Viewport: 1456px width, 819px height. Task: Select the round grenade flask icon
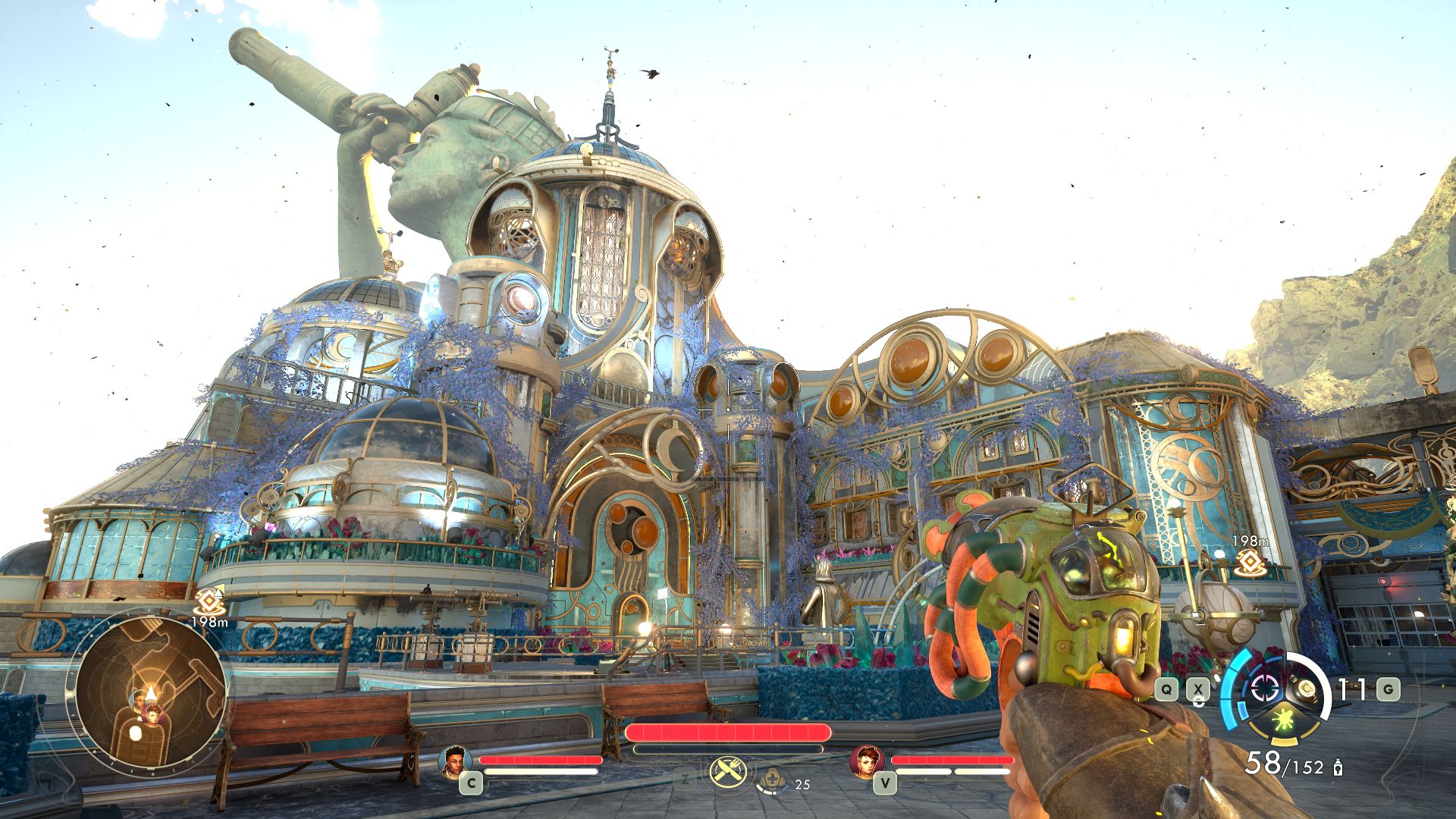pyautogui.click(x=1306, y=689)
